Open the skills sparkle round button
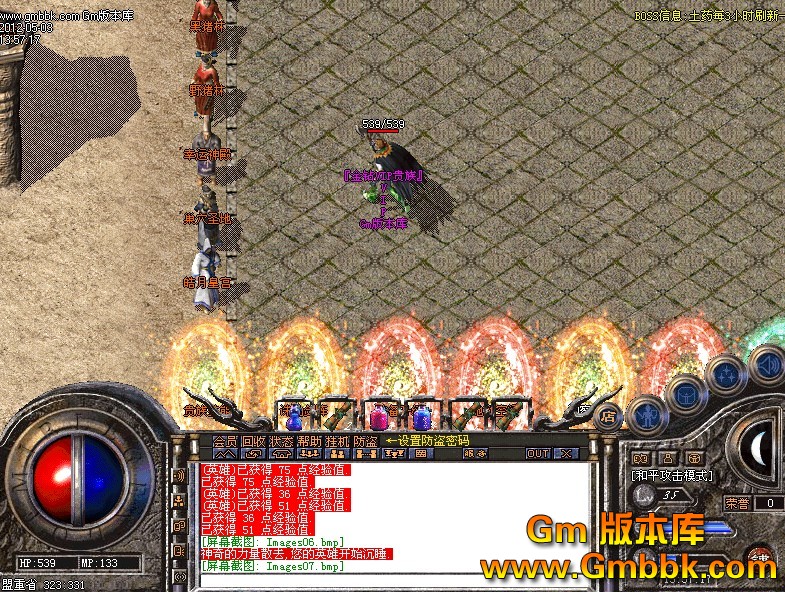Viewport: 785px width, 592px height. tap(727, 376)
